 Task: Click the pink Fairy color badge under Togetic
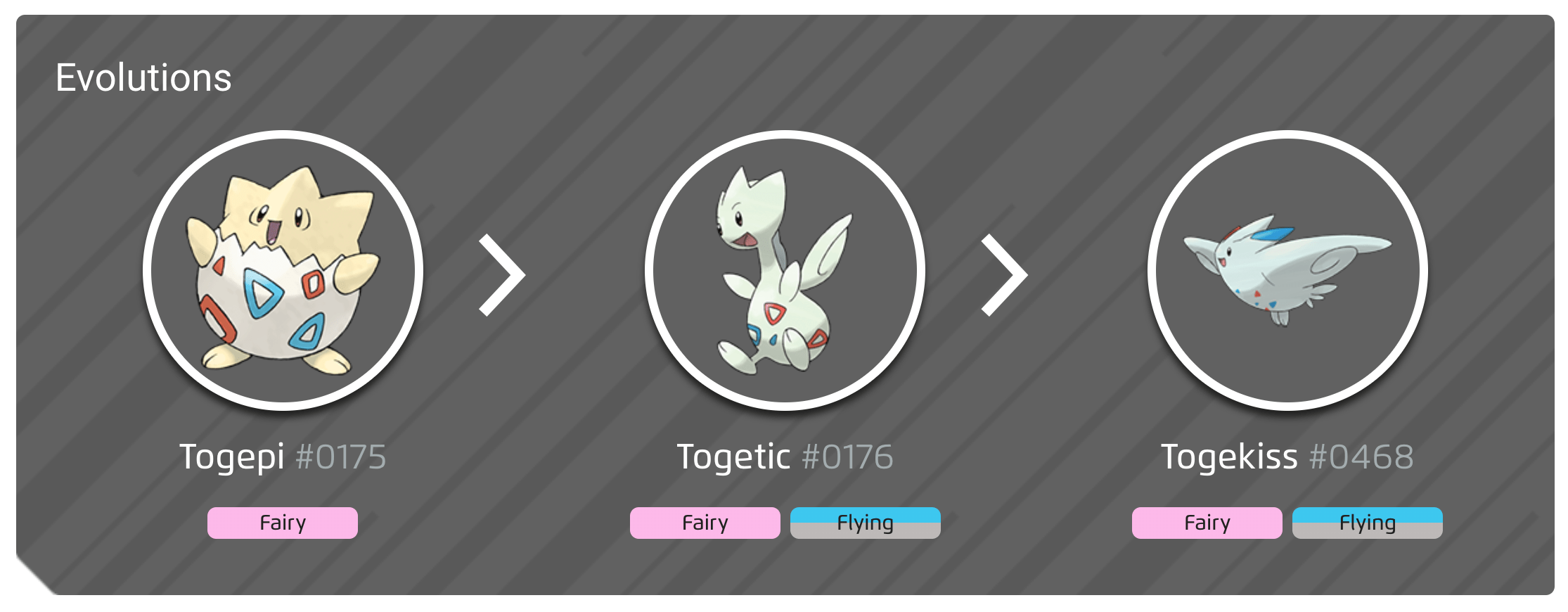(704, 523)
